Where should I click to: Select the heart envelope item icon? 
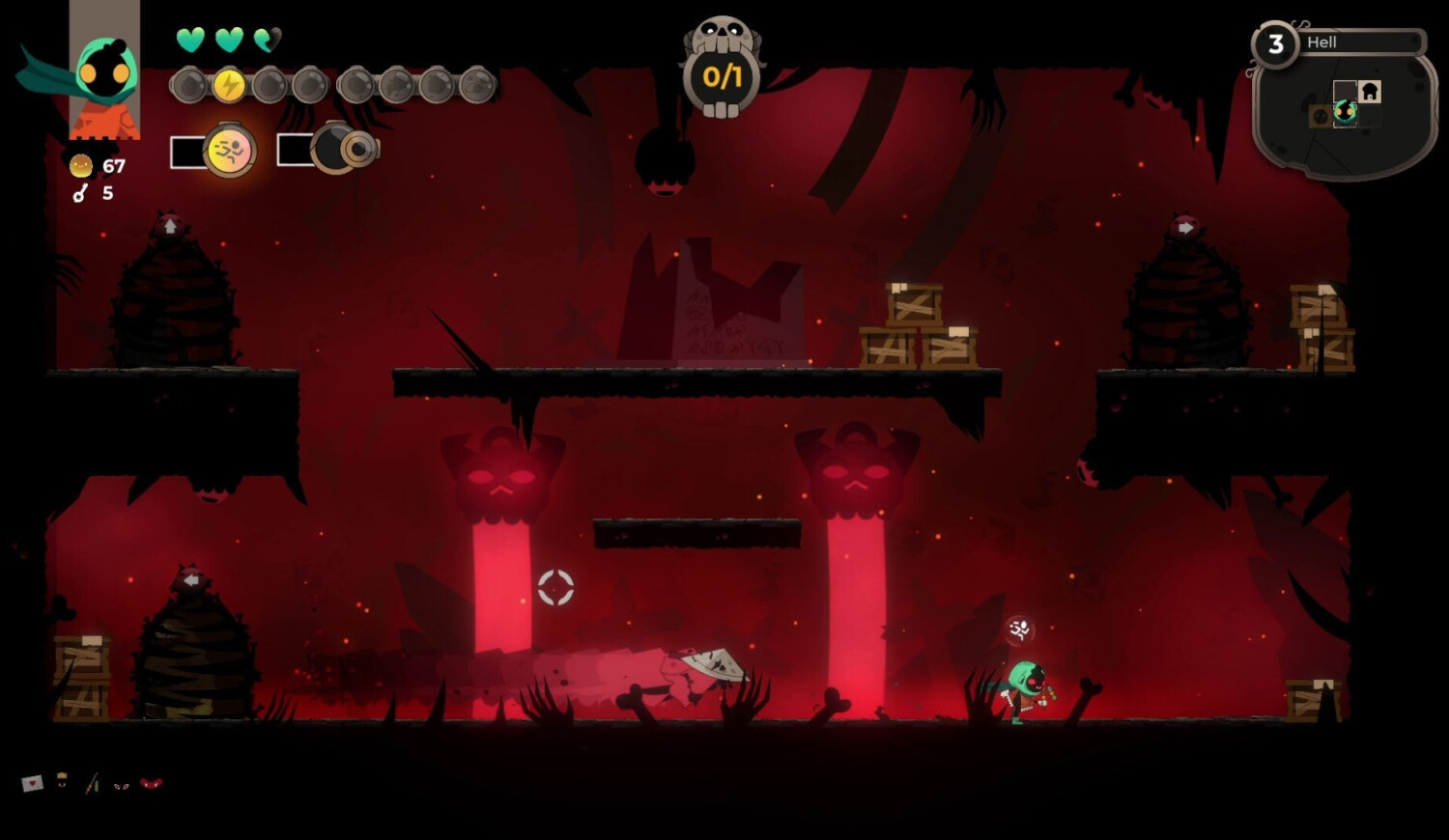[x=33, y=783]
